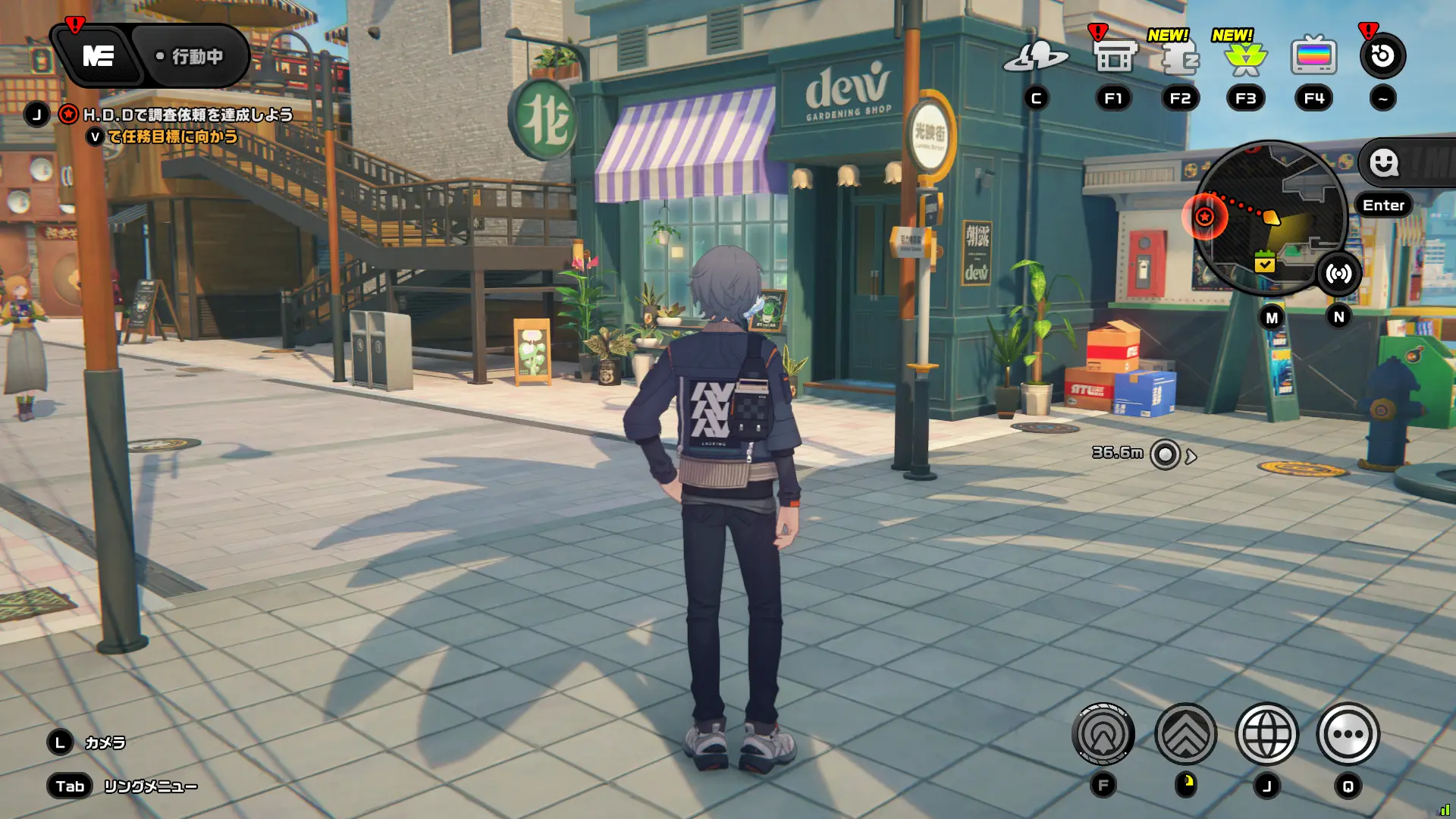Click the signal broadcast icon beside minimap
The width and height of the screenshot is (1456, 819).
point(1338,274)
